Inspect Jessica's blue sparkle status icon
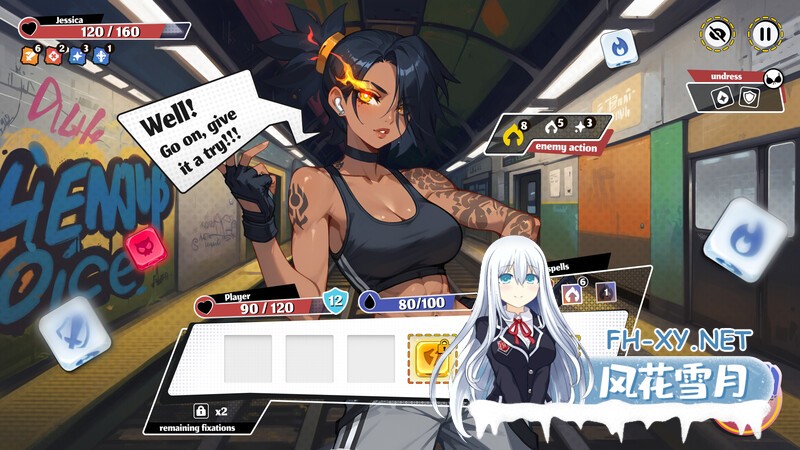Image resolution: width=800 pixels, height=450 pixels. coord(77,57)
